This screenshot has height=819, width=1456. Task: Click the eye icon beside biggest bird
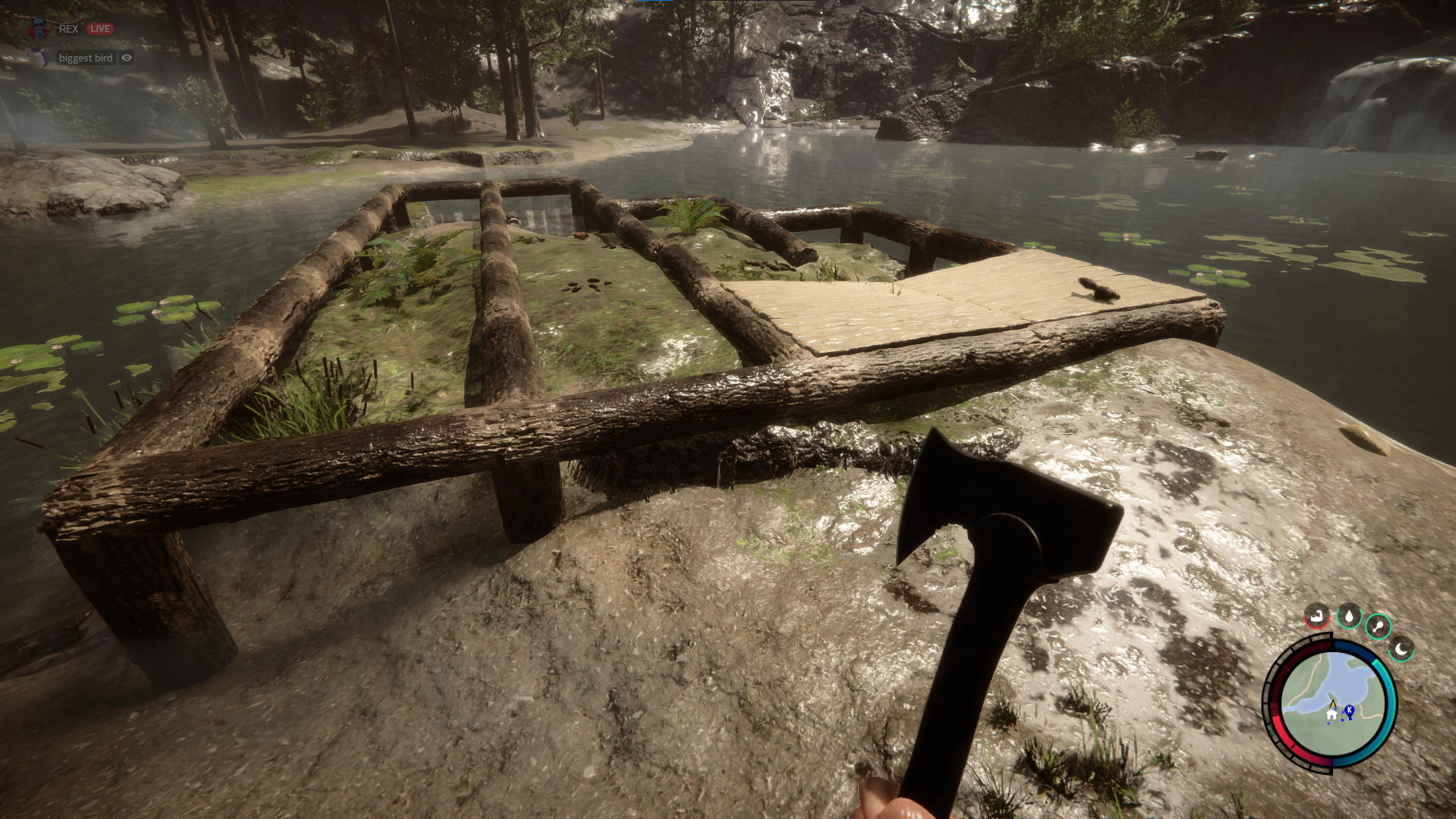coord(127,58)
